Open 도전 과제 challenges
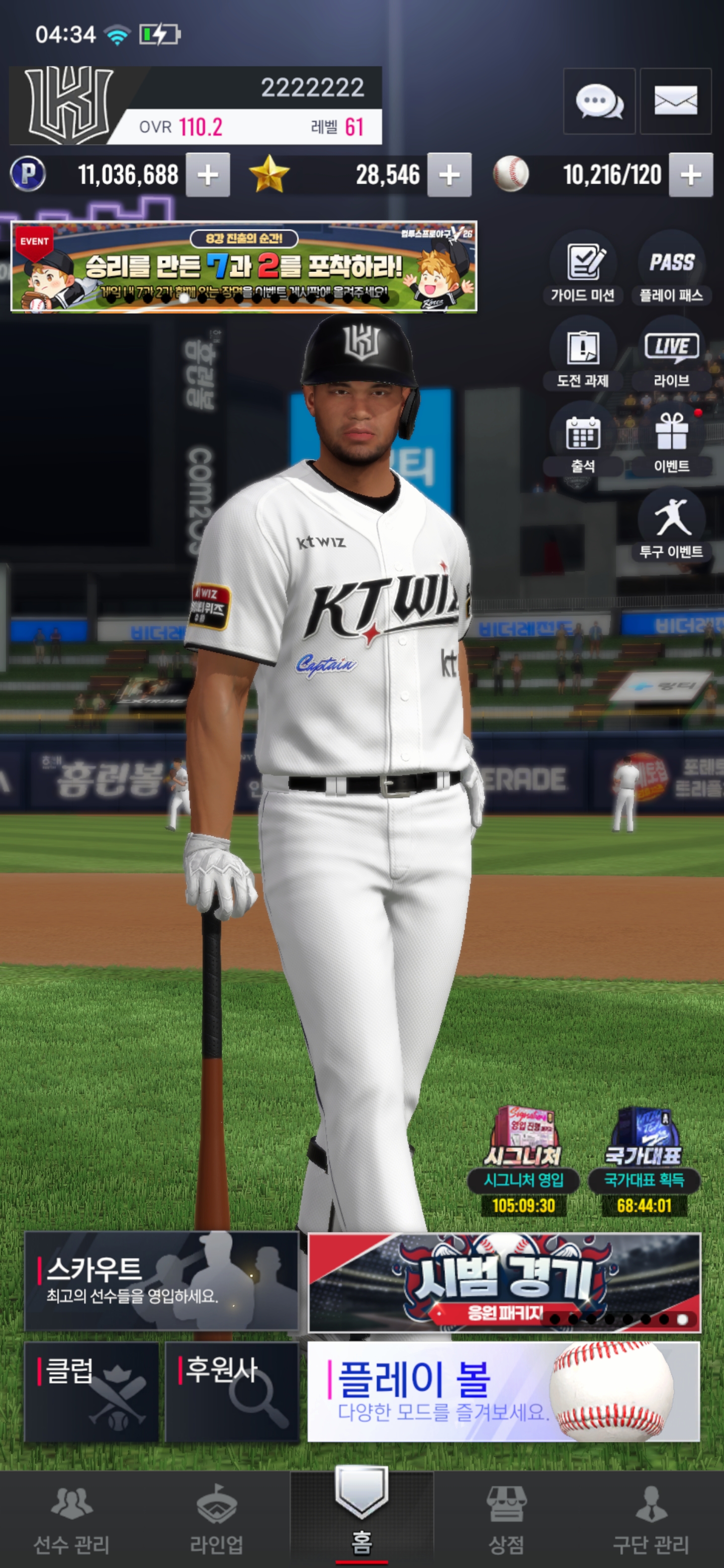724x1568 pixels. click(x=583, y=354)
